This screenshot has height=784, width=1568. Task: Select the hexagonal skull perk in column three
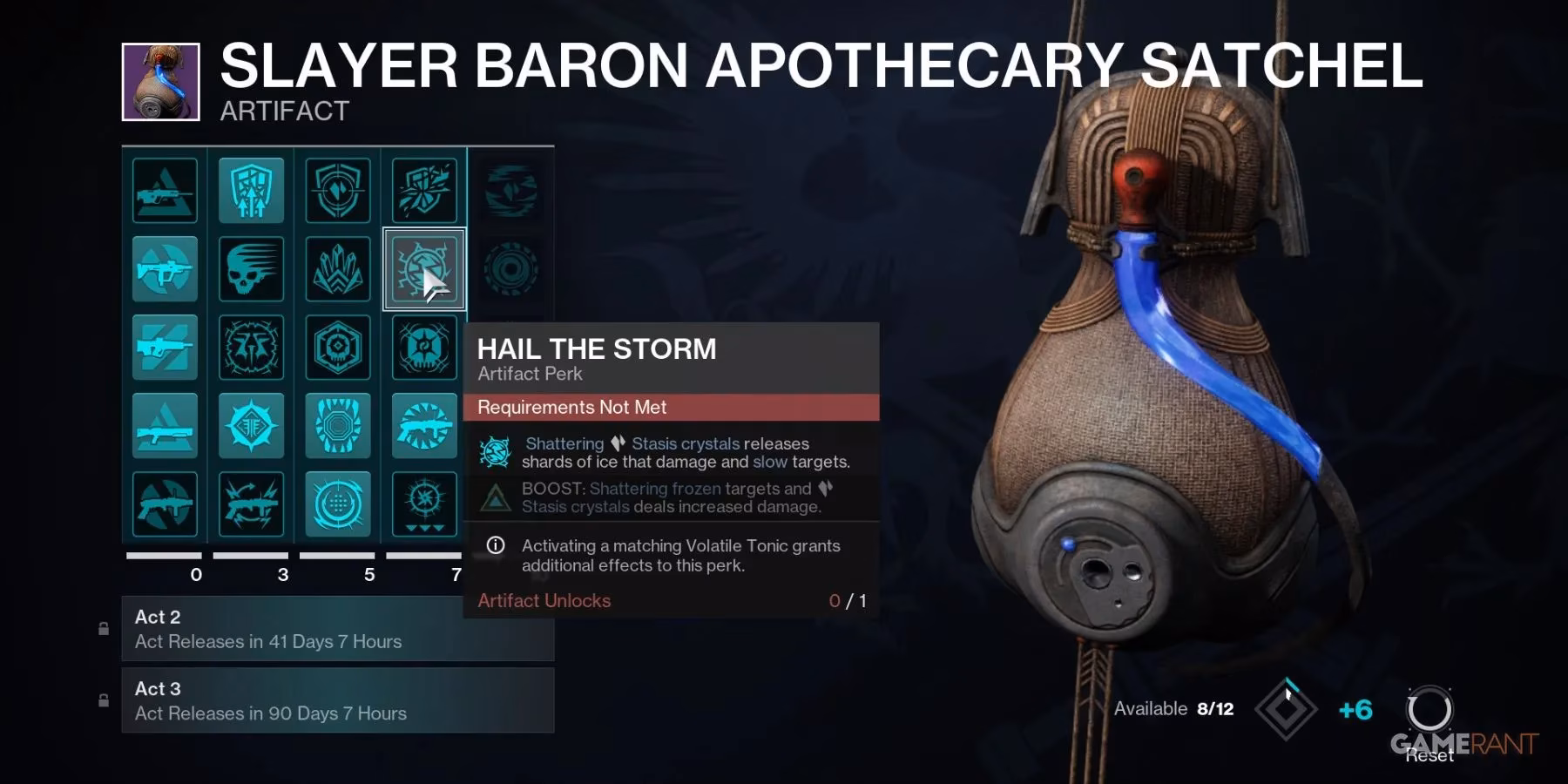tap(338, 347)
